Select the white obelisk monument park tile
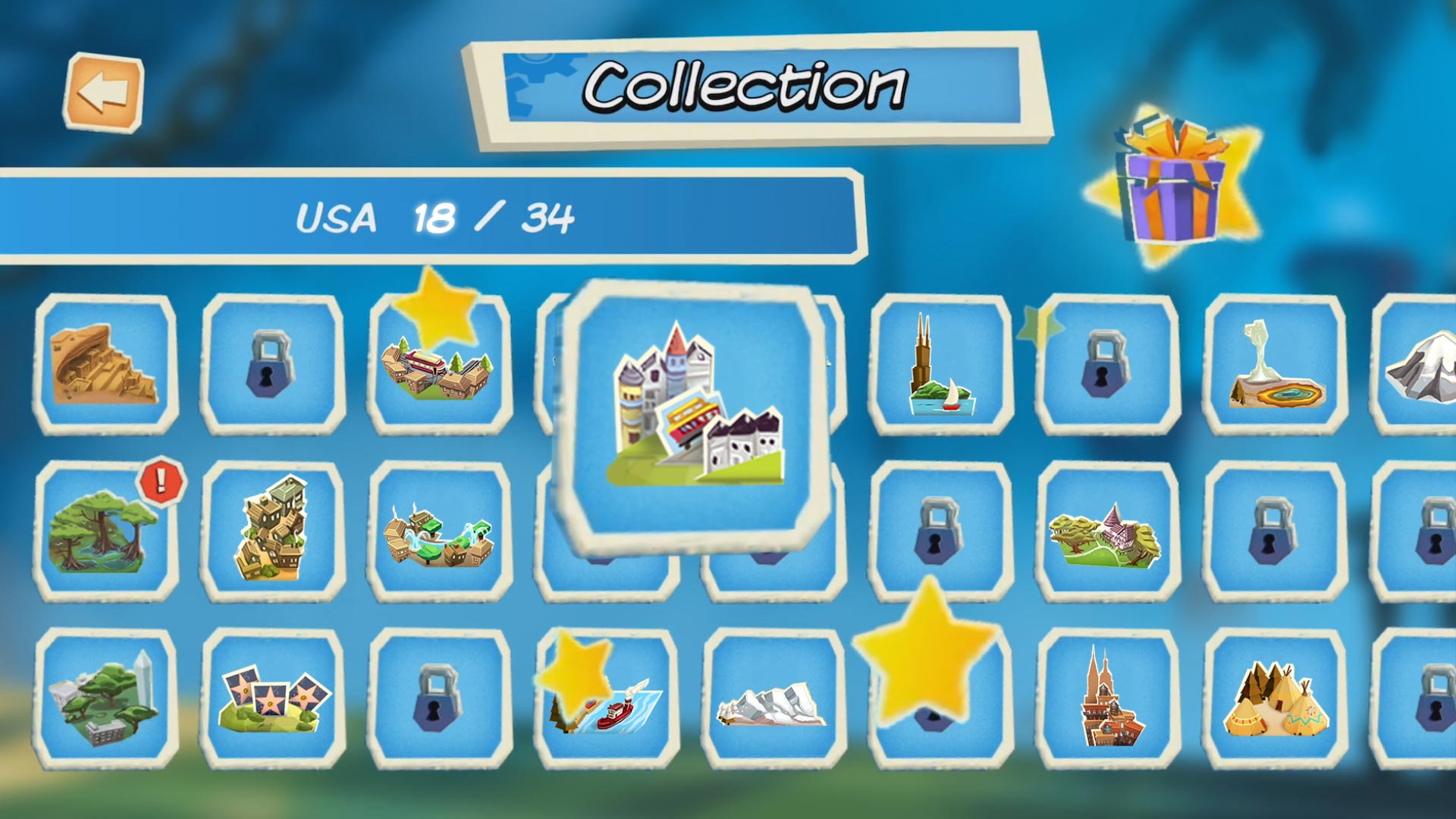This screenshot has width=1456, height=819. click(x=105, y=699)
